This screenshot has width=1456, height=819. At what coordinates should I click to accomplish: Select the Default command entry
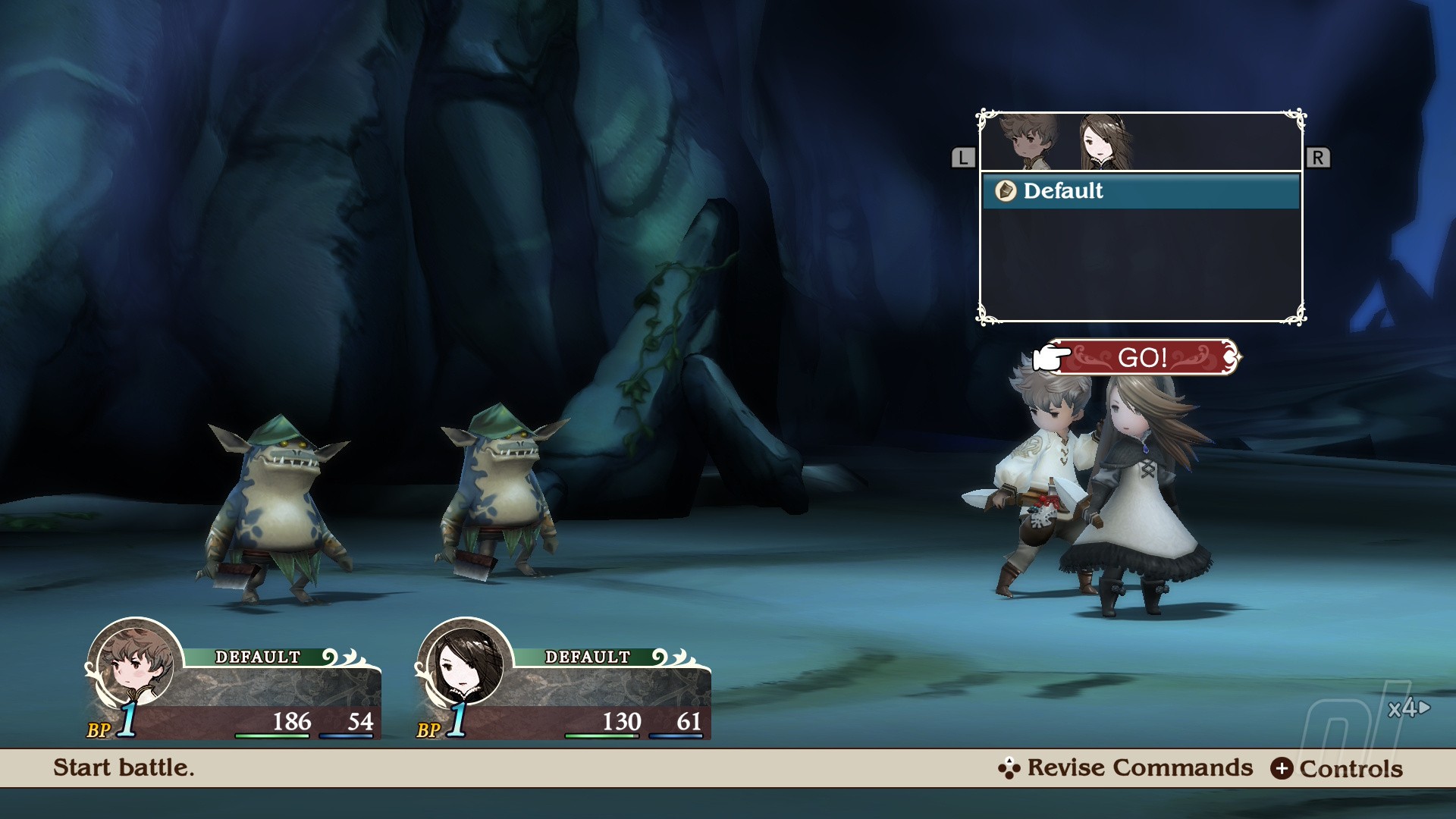click(1140, 191)
